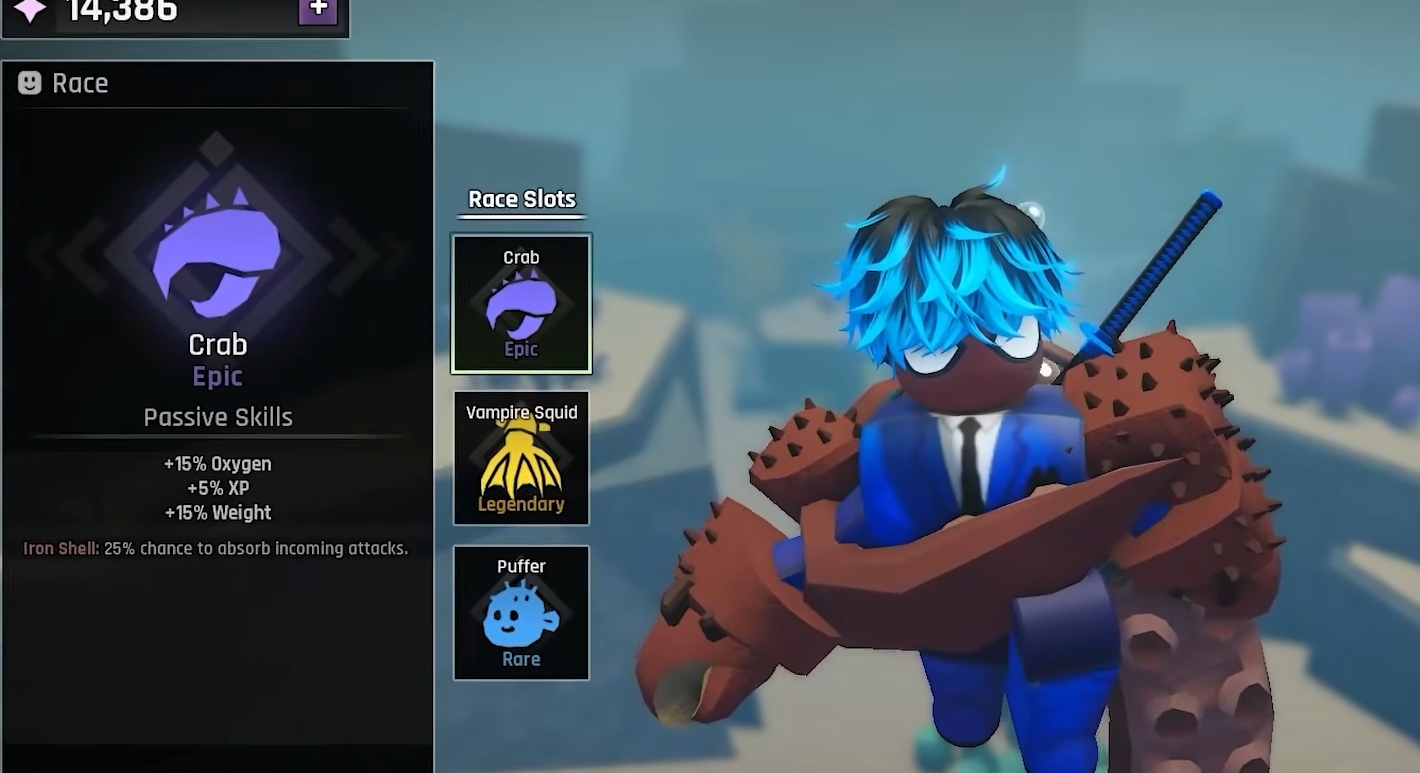Click the Legendary rarity text
The width and height of the screenshot is (1420, 773).
[520, 504]
